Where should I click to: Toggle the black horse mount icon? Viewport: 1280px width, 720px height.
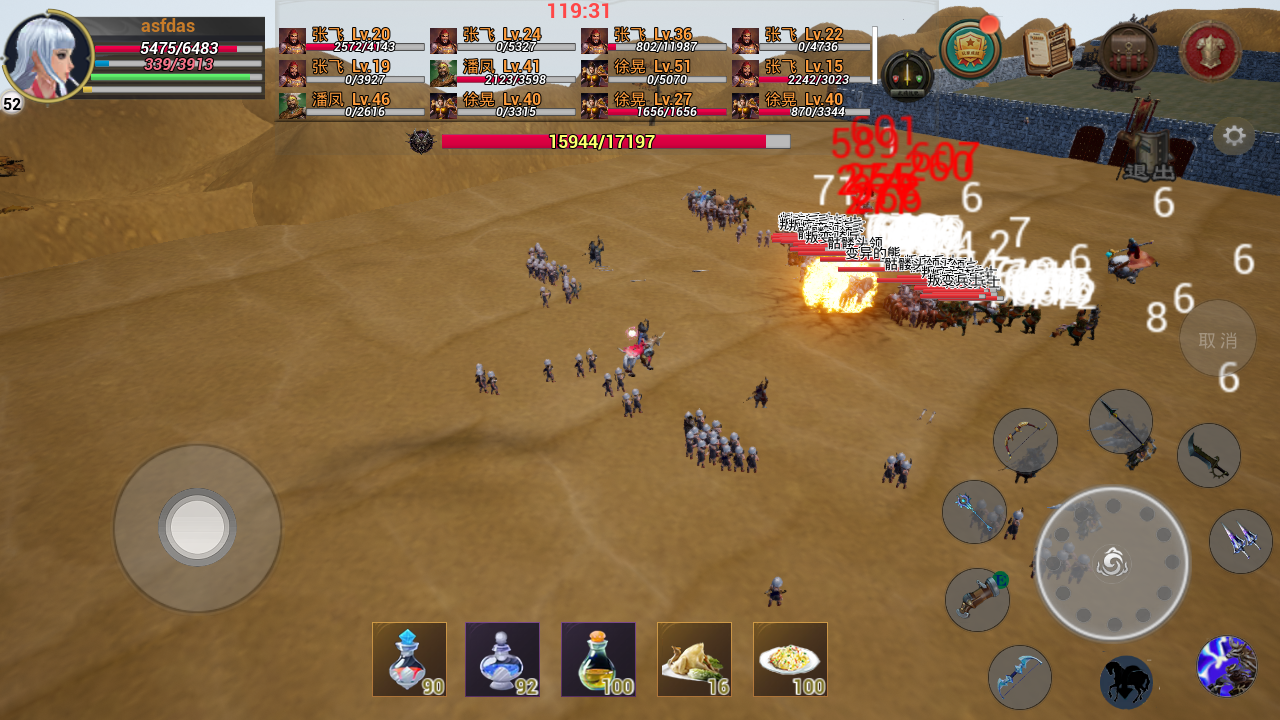(1126, 682)
